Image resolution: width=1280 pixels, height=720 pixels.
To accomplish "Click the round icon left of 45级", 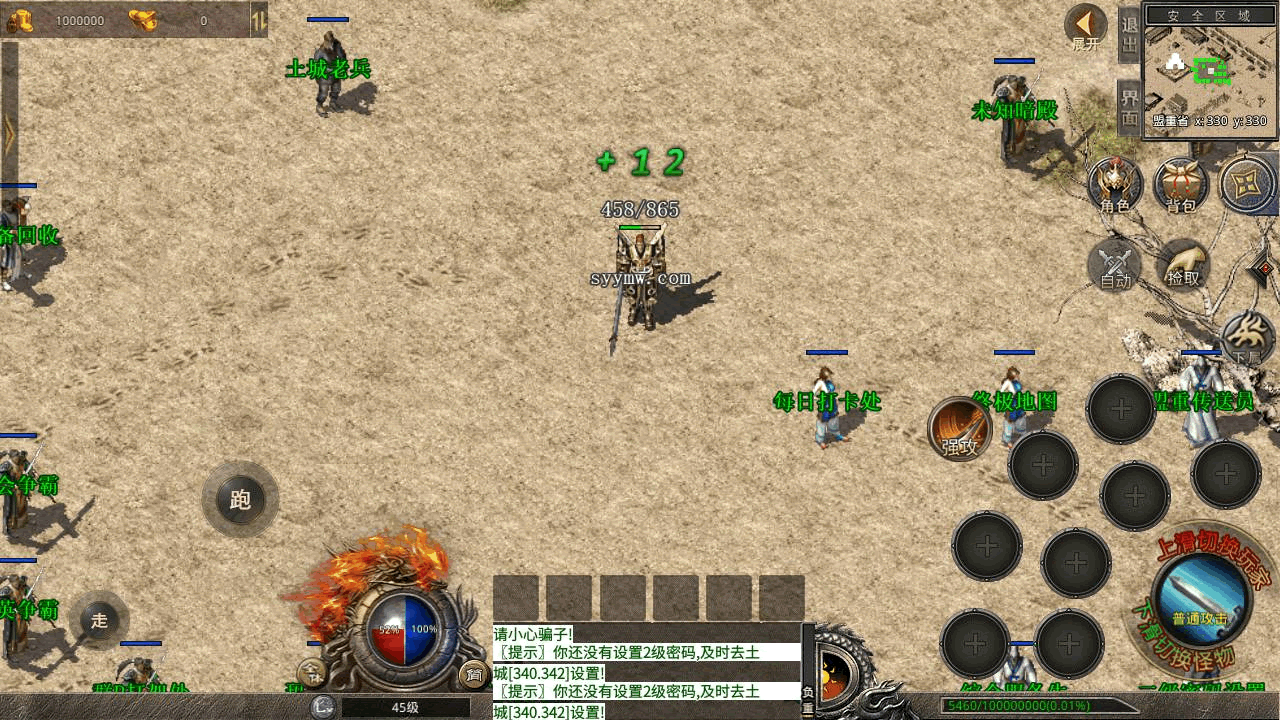I will pos(322,707).
